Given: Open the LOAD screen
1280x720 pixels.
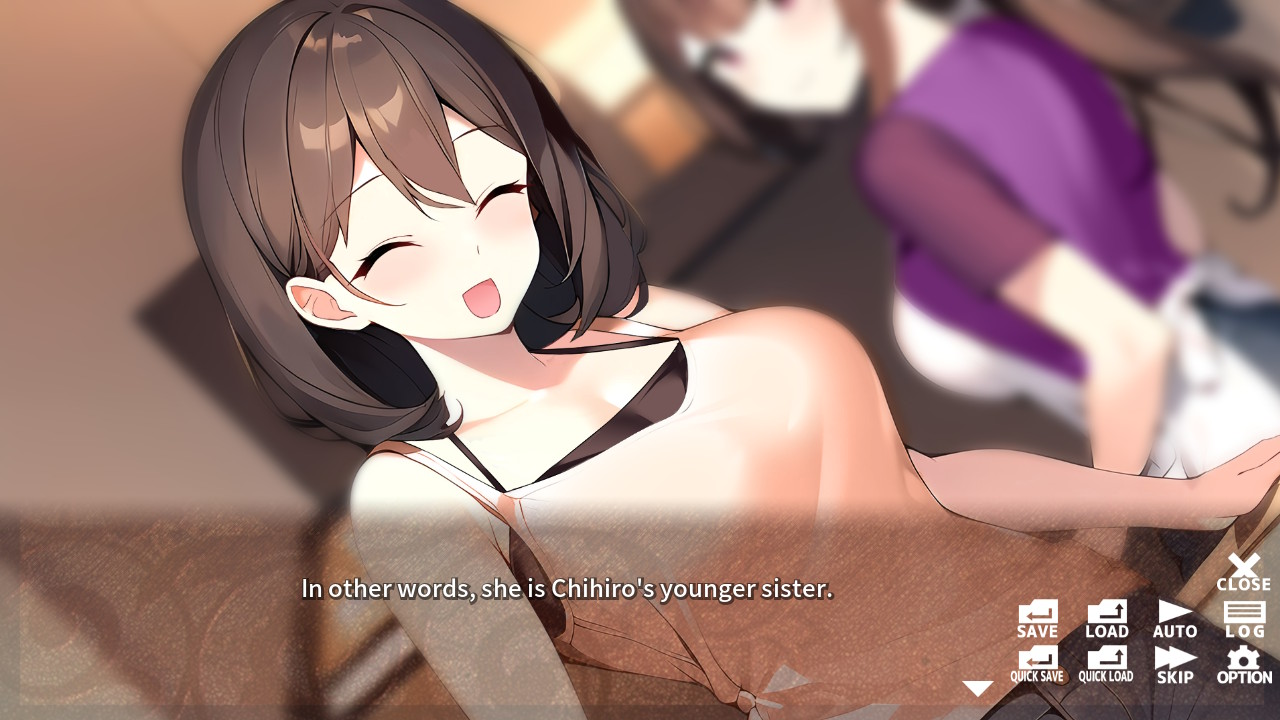Looking at the screenshot, I should [1106, 614].
